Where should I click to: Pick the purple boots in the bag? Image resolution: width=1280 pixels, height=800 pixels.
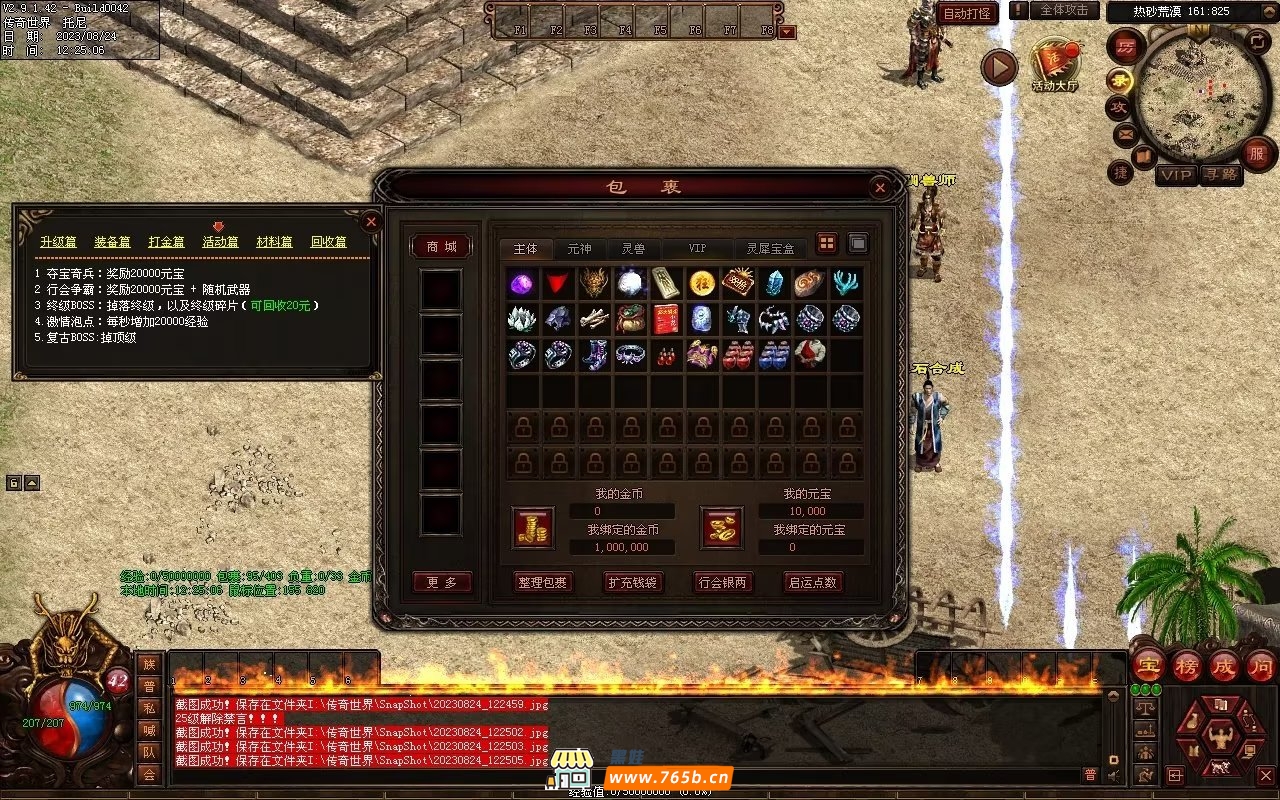click(x=594, y=355)
